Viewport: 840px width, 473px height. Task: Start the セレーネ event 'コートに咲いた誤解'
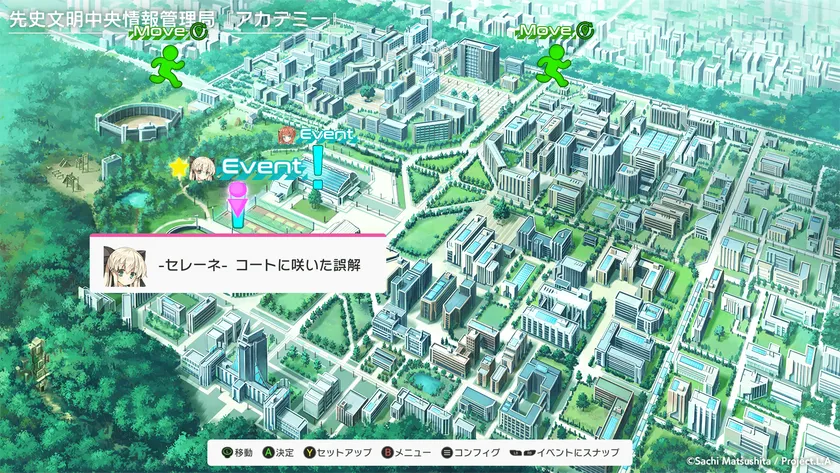(238, 264)
